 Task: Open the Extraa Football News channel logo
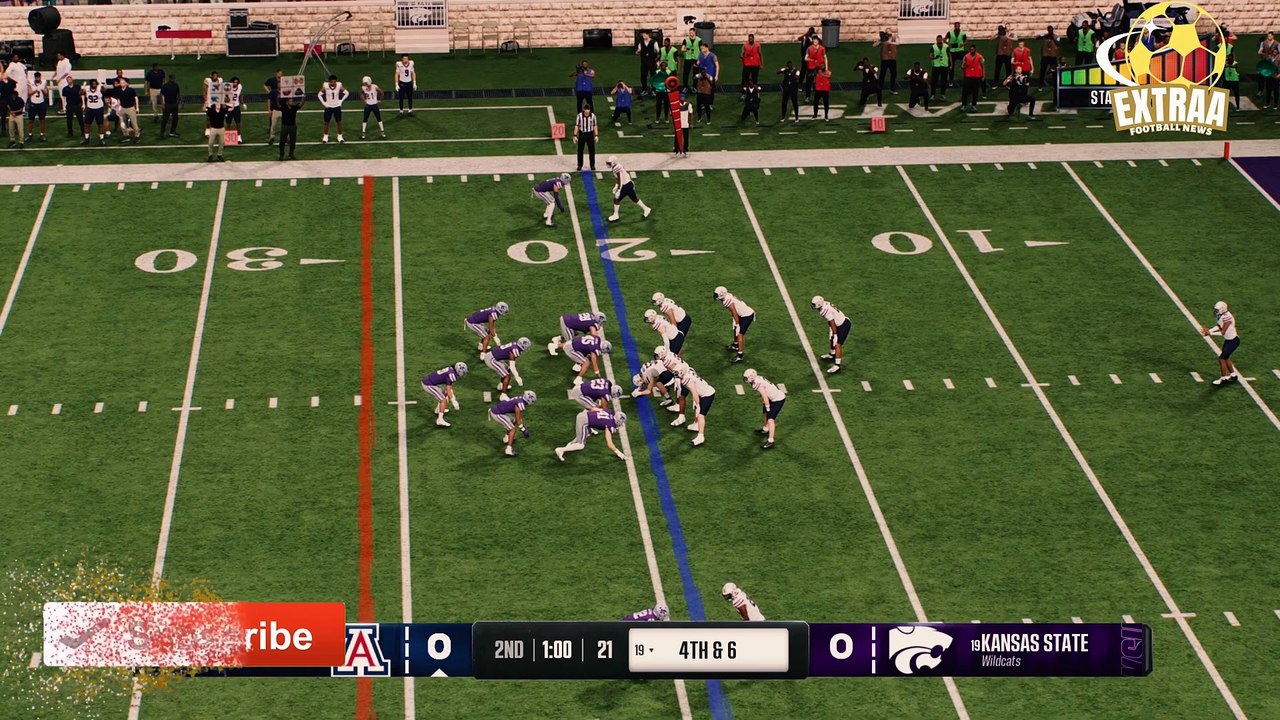[x=1167, y=70]
